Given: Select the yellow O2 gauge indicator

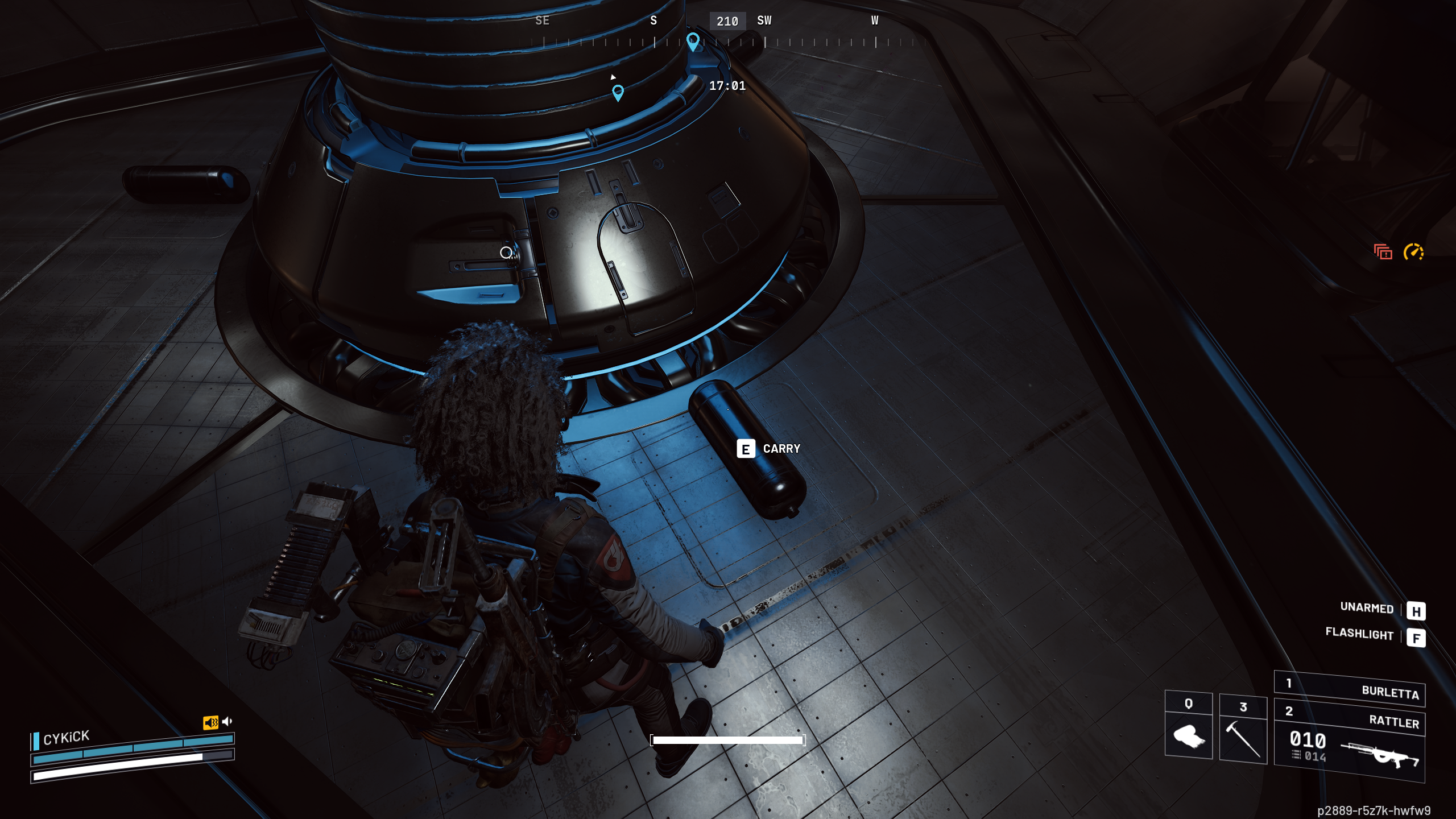Looking at the screenshot, I should (x=1414, y=253).
